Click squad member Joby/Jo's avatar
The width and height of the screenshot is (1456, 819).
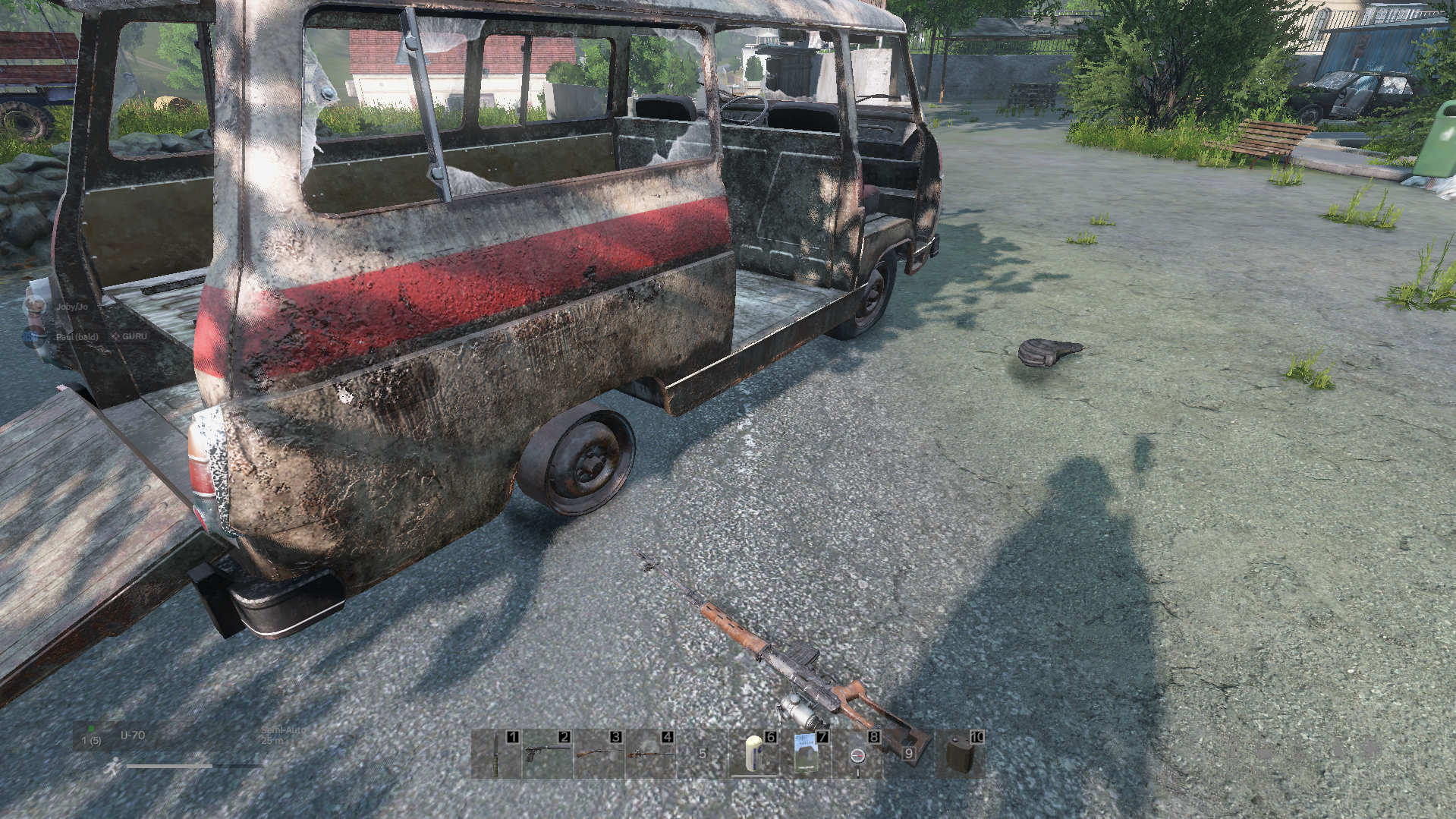pos(35,307)
